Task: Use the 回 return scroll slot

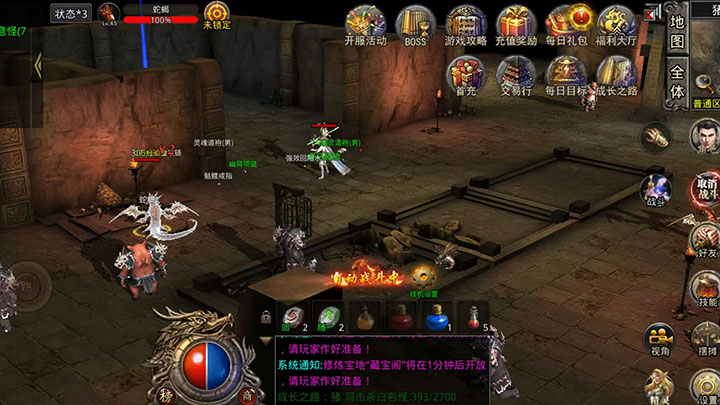Action: click(x=293, y=317)
